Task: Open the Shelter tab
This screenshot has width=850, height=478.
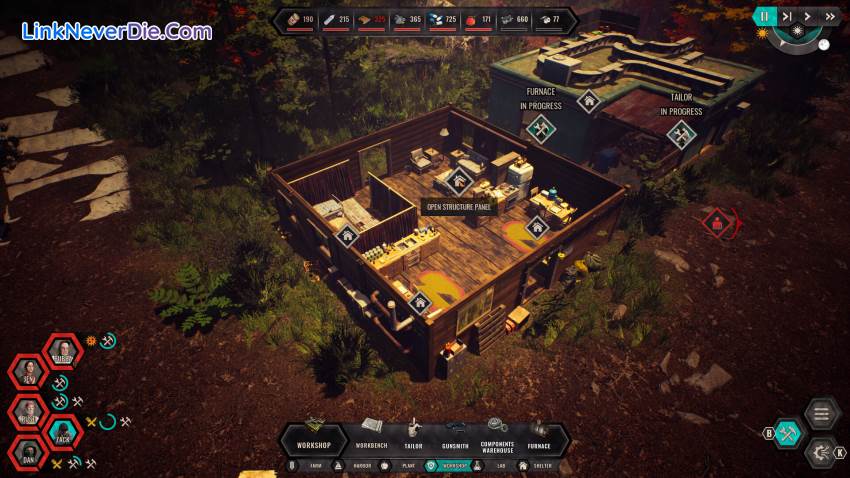Action: point(538,465)
